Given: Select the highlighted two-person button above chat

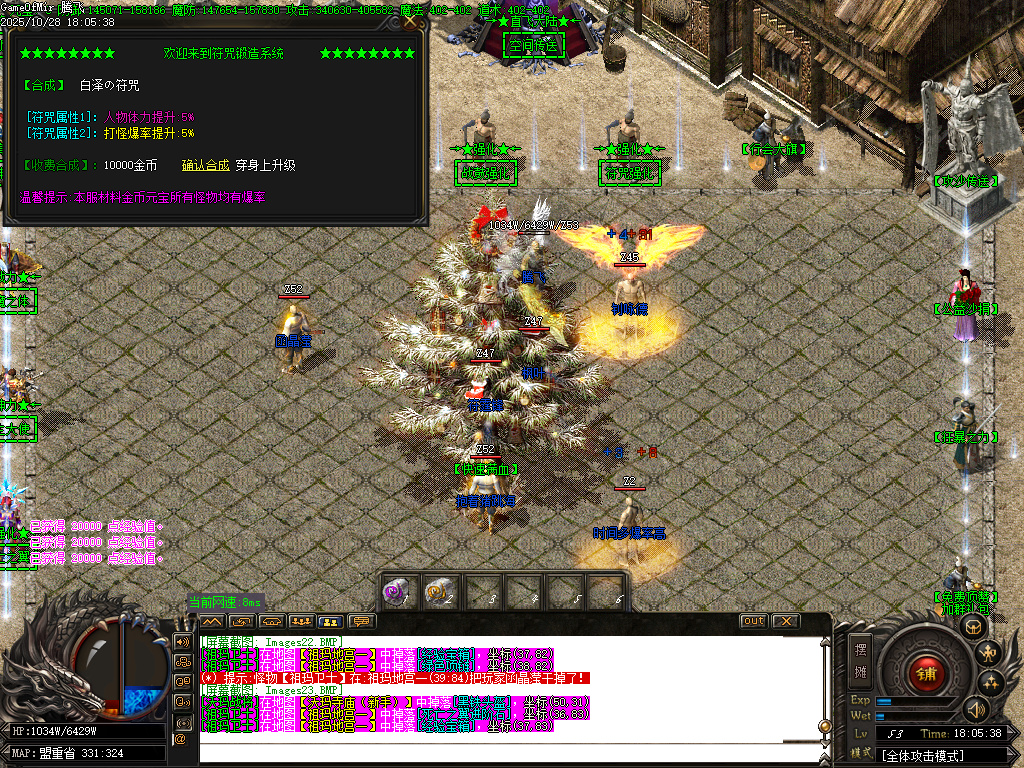Looking at the screenshot, I should [x=331, y=621].
